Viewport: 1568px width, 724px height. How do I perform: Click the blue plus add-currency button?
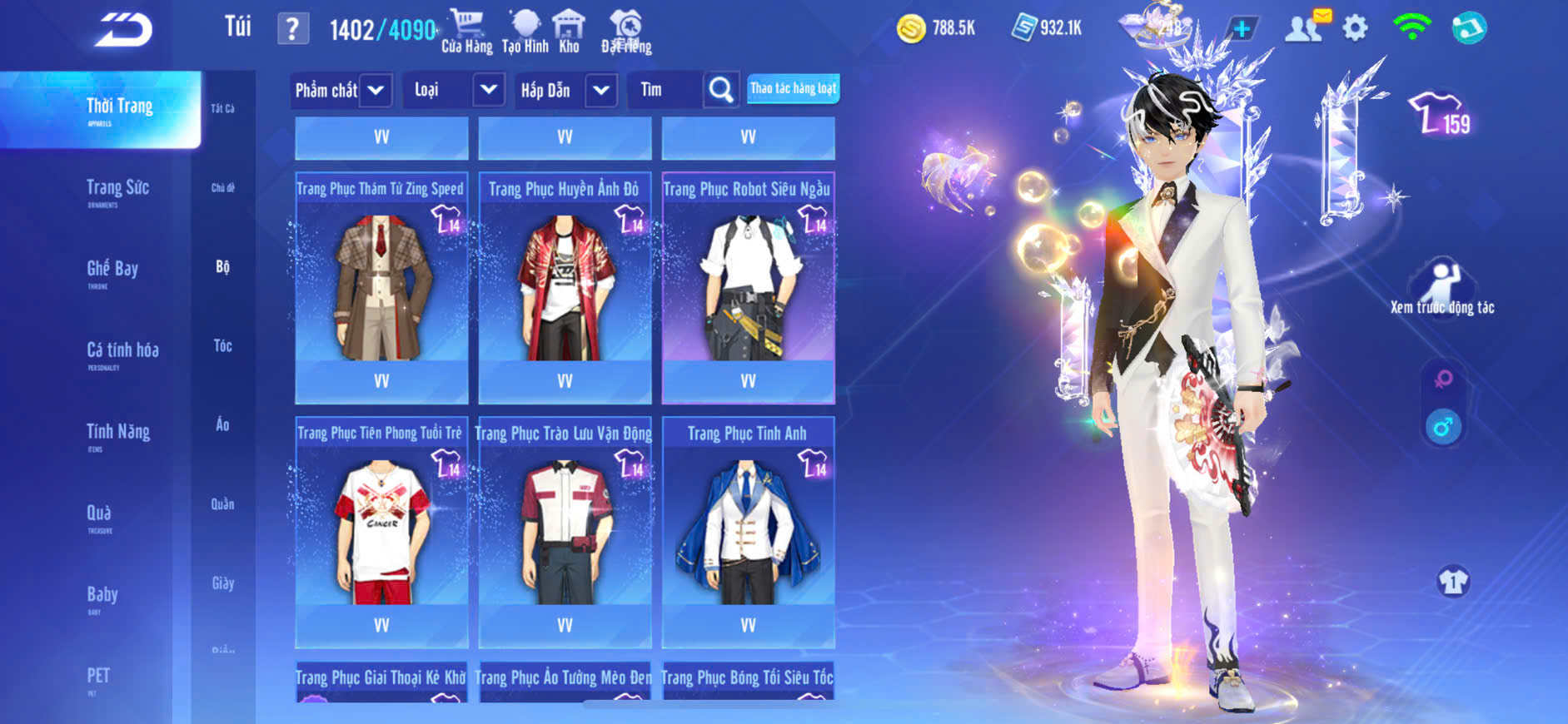1241,29
